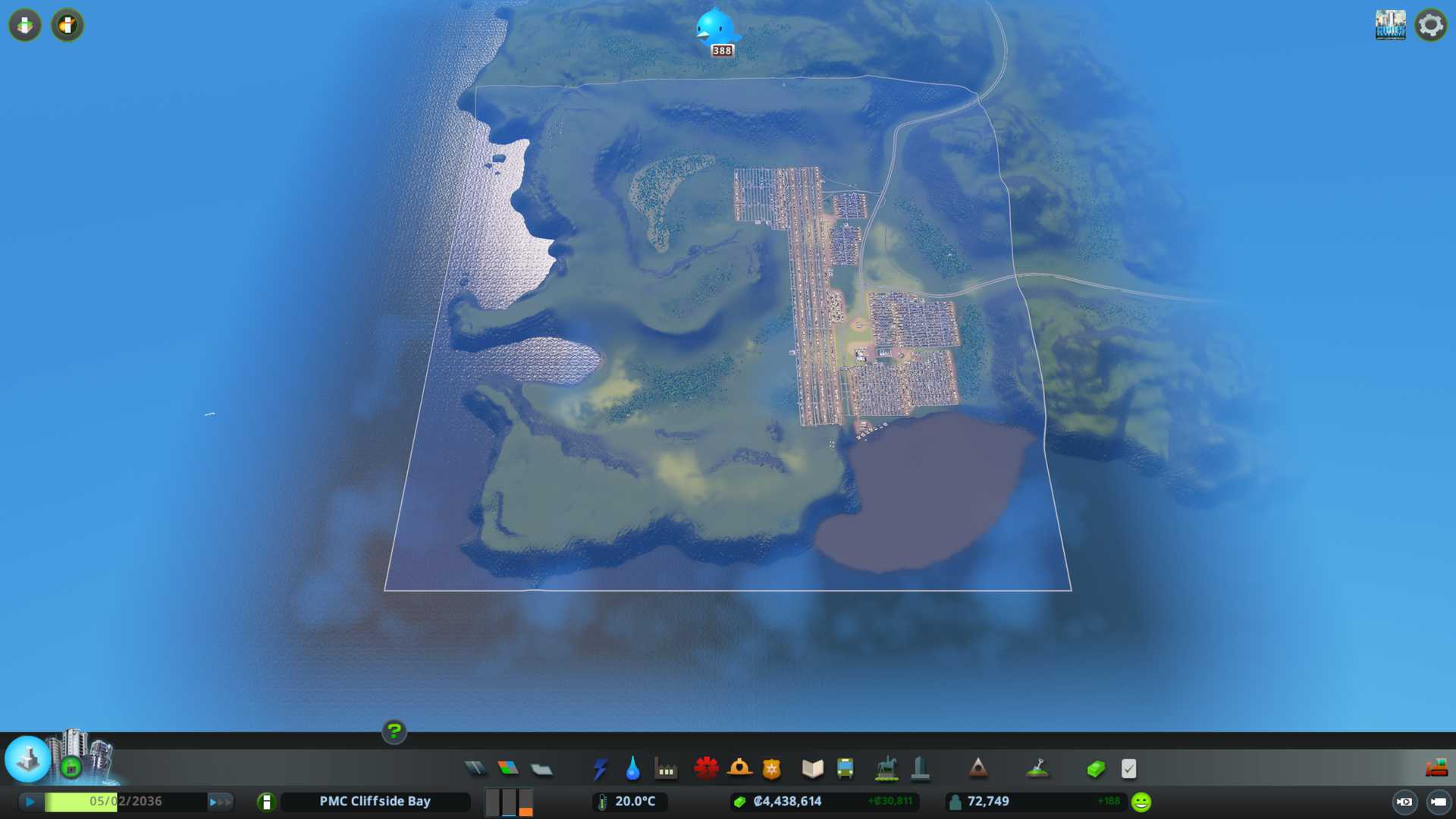Click the blue Chirper bird icon
This screenshot has height=819, width=1456.
tap(715, 27)
